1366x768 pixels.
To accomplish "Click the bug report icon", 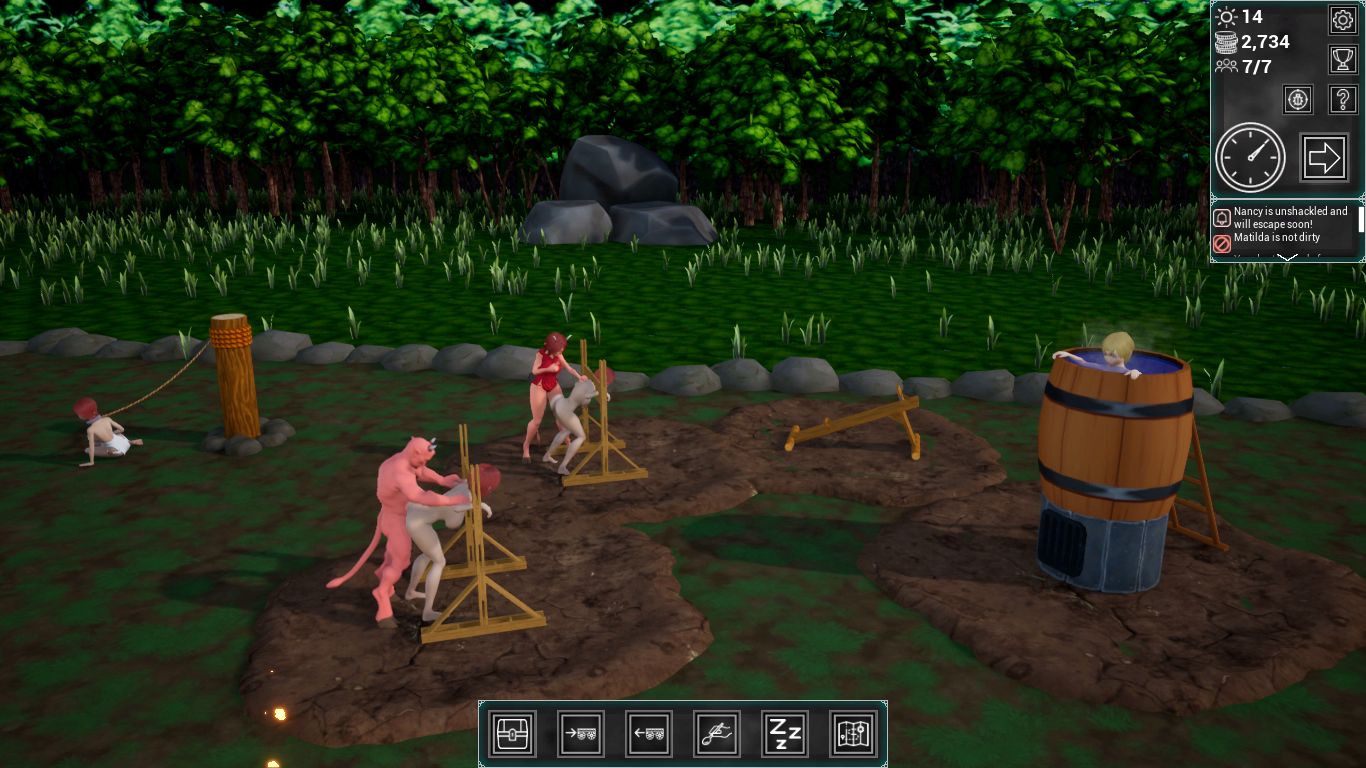I will coord(1298,99).
